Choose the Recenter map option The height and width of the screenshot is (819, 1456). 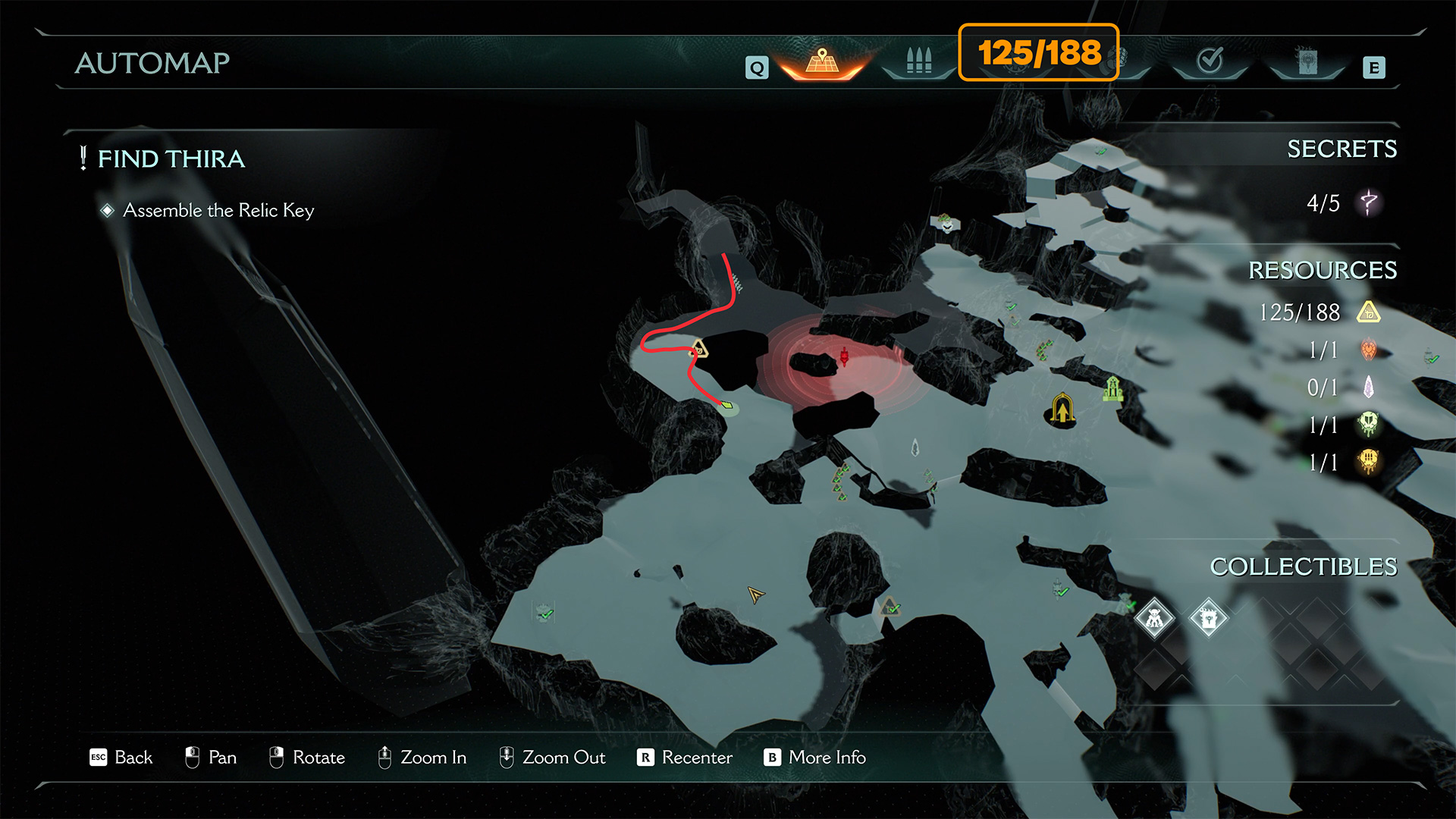(x=686, y=758)
